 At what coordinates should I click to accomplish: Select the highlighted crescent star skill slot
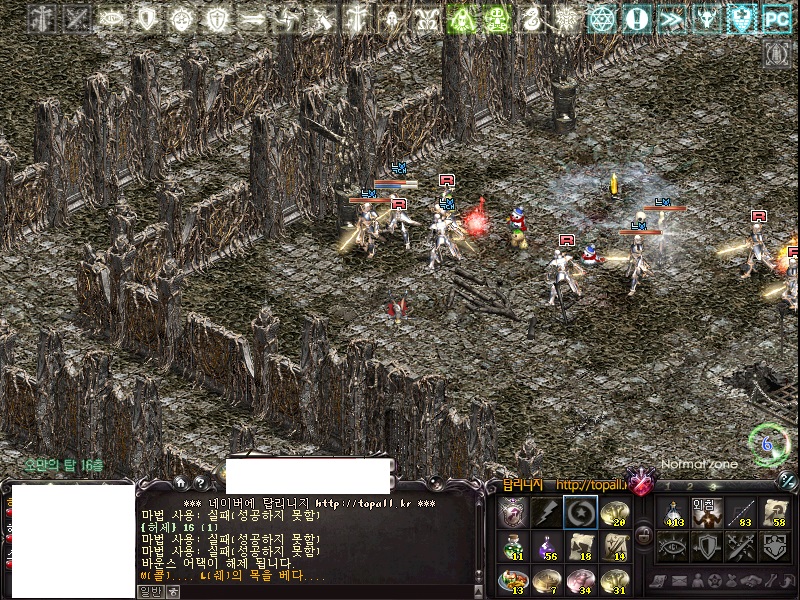click(x=580, y=512)
